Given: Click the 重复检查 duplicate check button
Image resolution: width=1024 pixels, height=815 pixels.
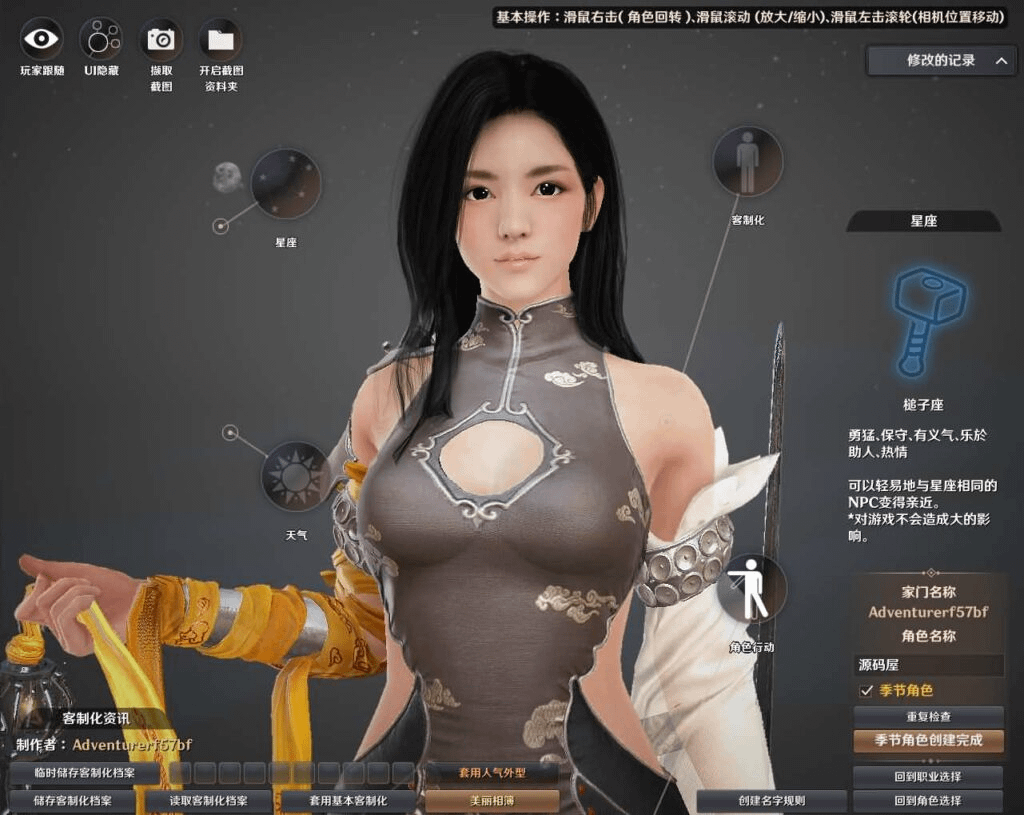Looking at the screenshot, I should tap(928, 717).
